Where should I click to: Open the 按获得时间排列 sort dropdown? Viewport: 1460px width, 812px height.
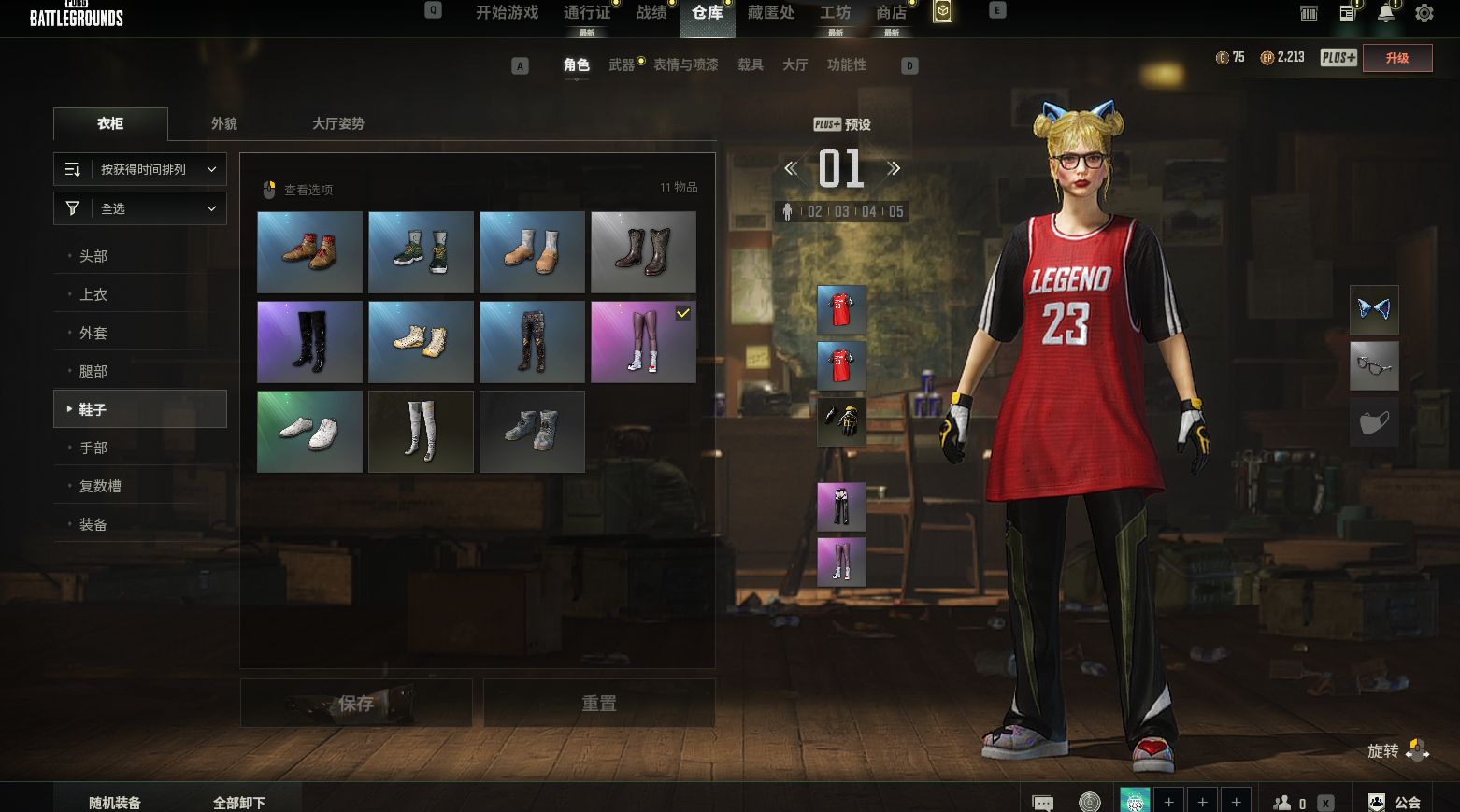pyautogui.click(x=140, y=169)
